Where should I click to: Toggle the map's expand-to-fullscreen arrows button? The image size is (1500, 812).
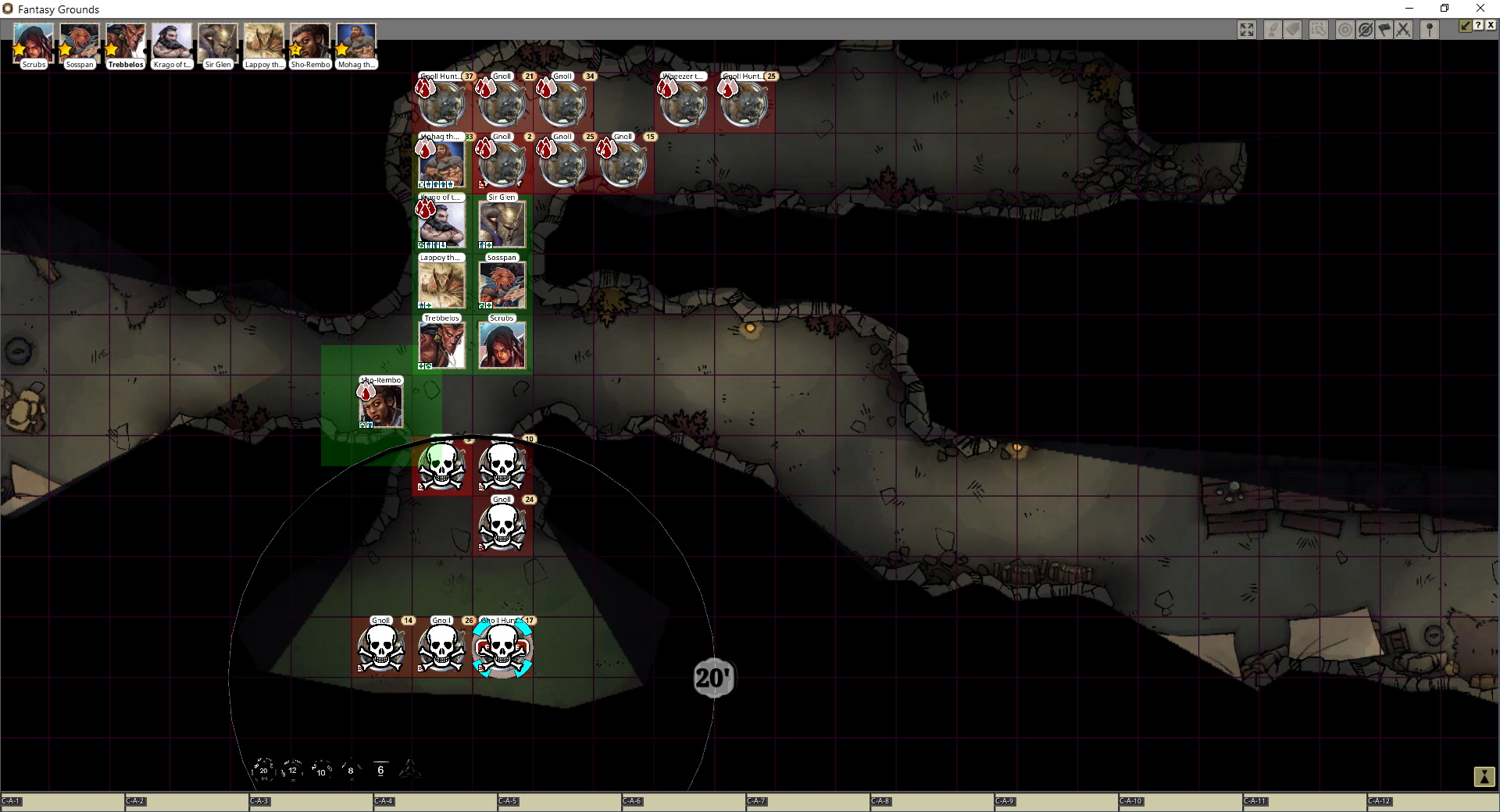click(1247, 30)
